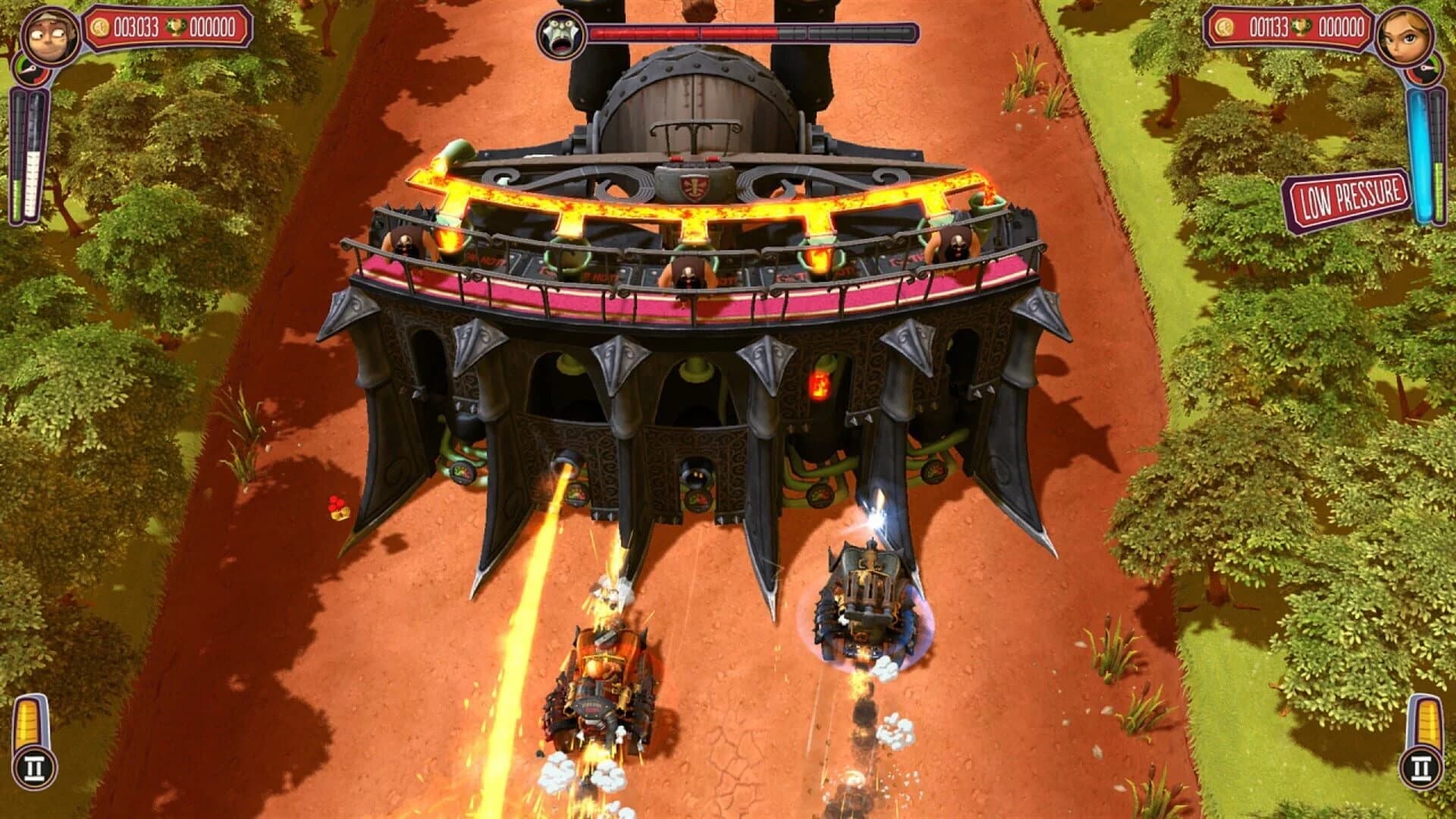Click player two's pressure gauge dial
1456x819 pixels.
1426,68
